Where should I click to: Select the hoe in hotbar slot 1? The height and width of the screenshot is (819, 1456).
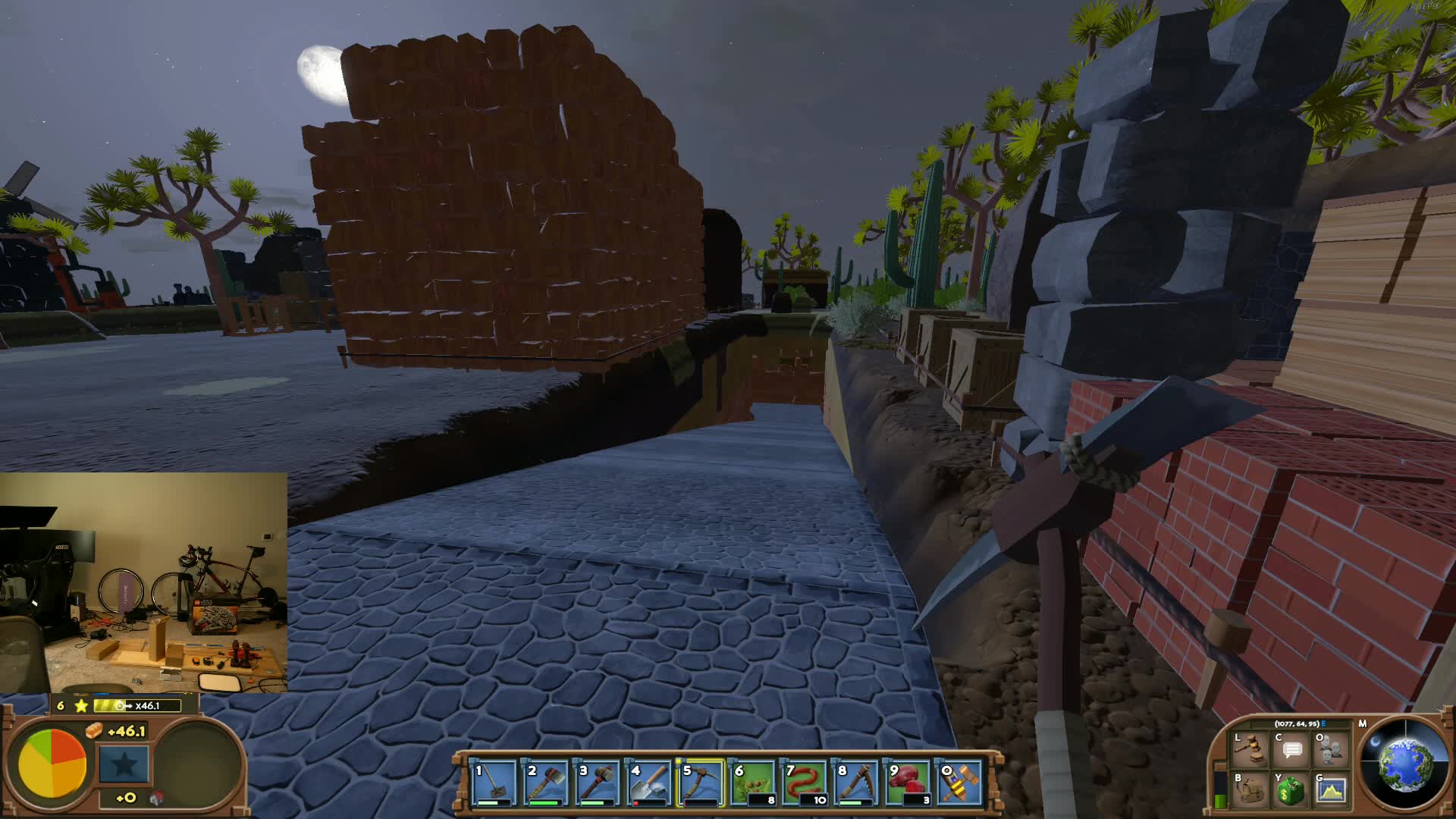(x=493, y=783)
